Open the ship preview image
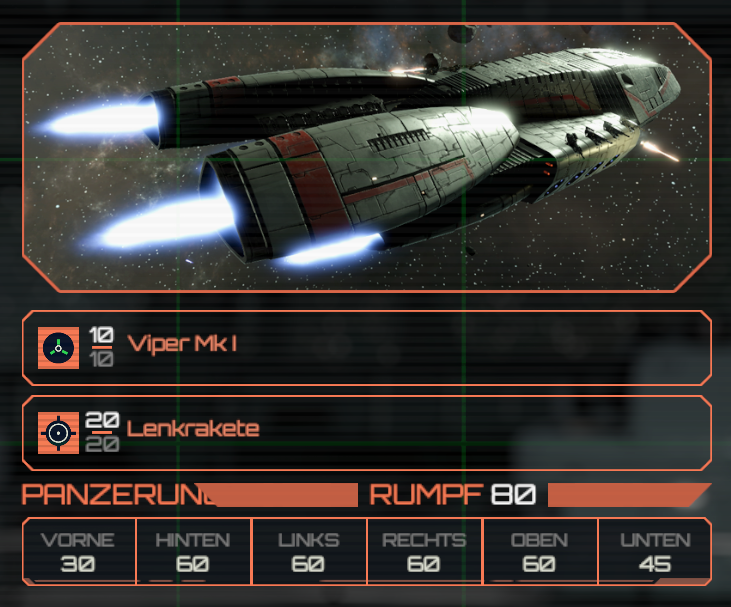Viewport: 731px width, 607px height. tap(366, 157)
